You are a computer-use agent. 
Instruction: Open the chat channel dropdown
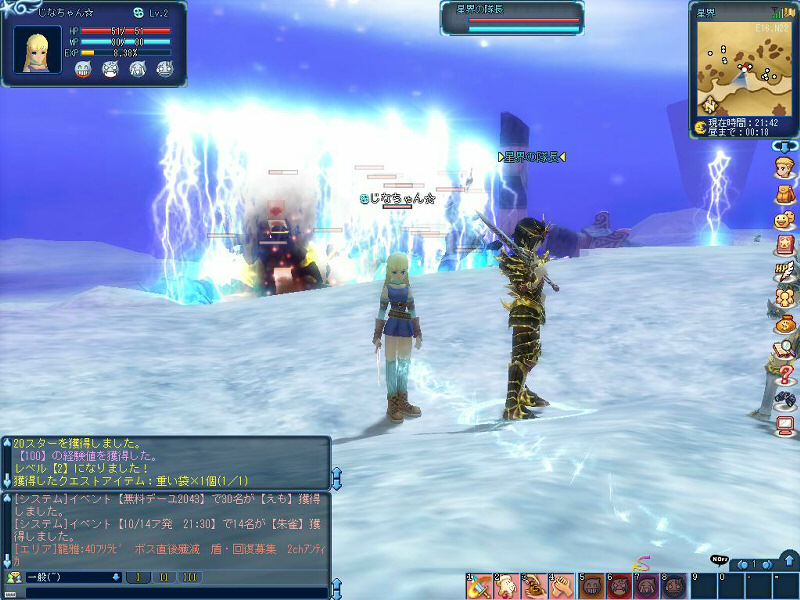pos(116,577)
